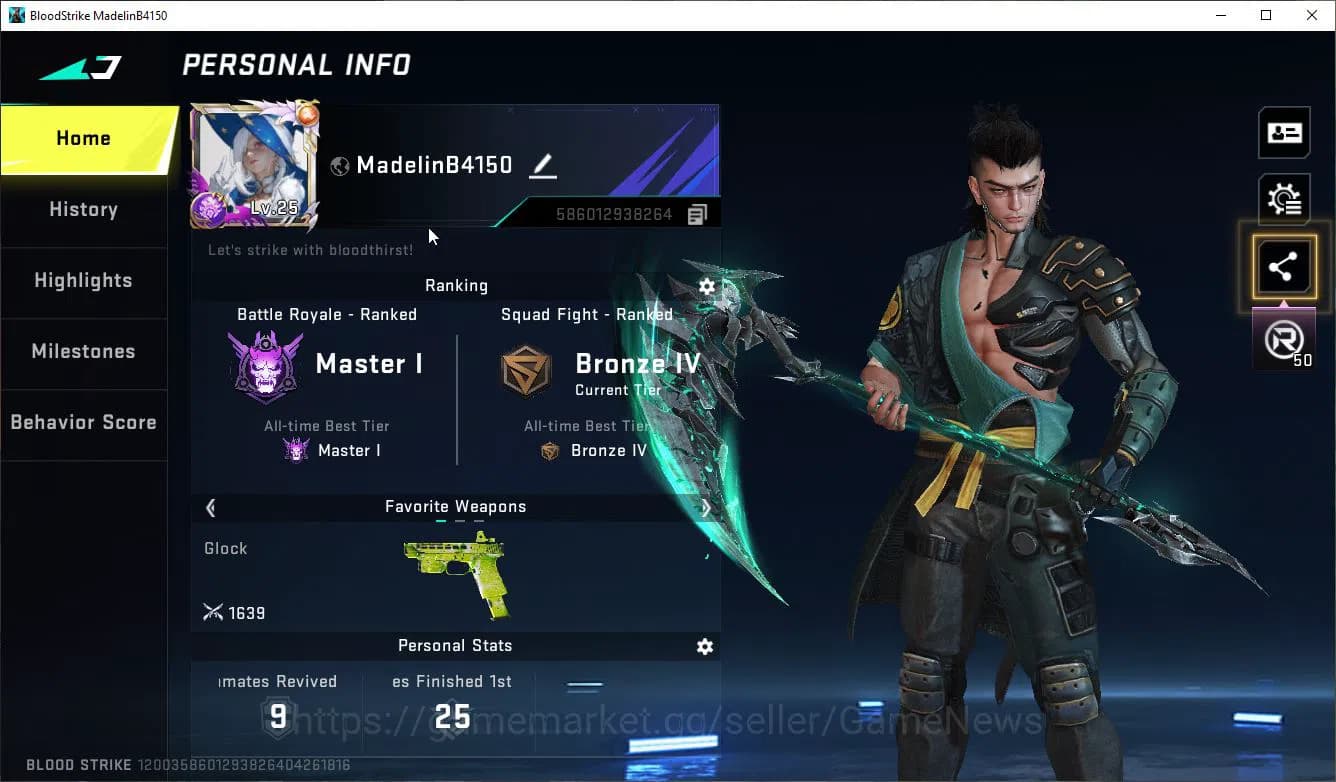Open the ID card icon in right sidebar
1336x782 pixels.
(1284, 131)
